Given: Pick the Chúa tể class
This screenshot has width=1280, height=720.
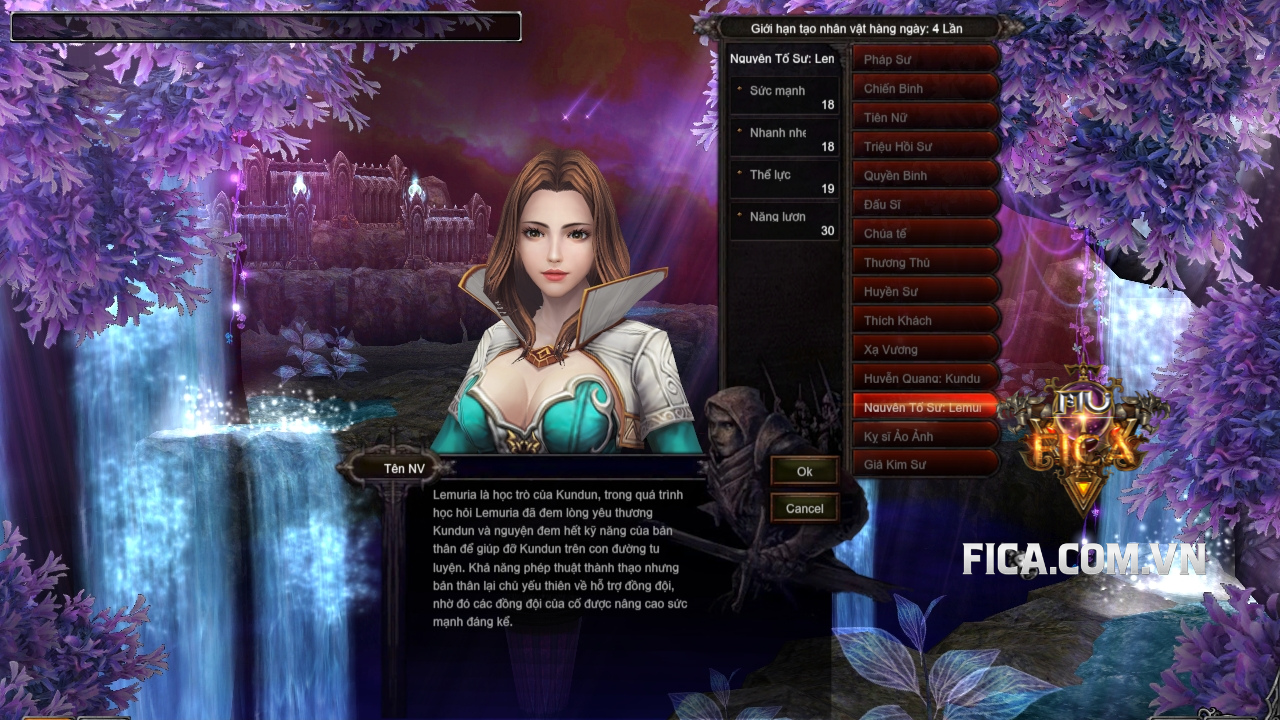Looking at the screenshot, I should tap(925, 234).
